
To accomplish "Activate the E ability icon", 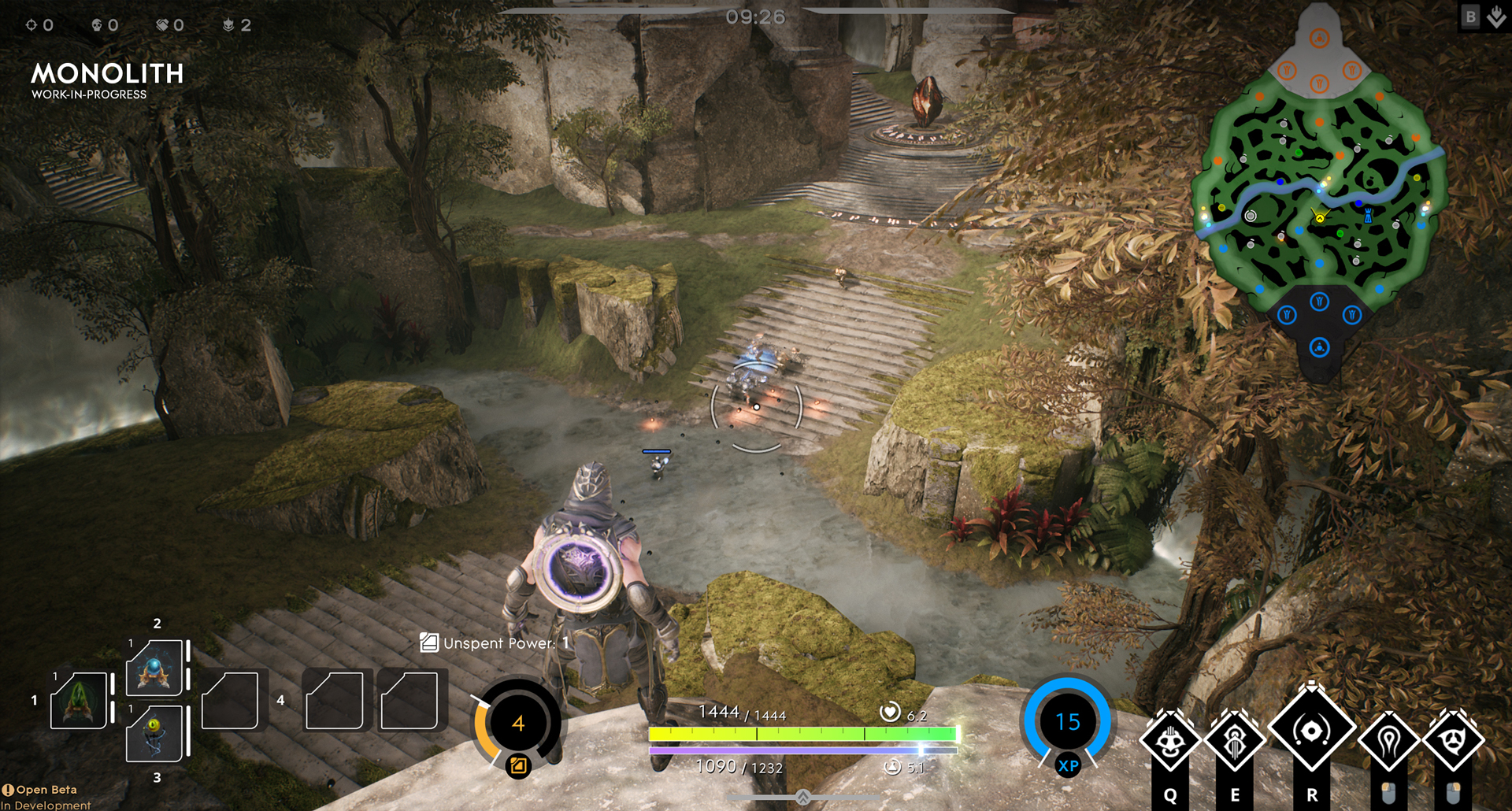I will point(1235,740).
